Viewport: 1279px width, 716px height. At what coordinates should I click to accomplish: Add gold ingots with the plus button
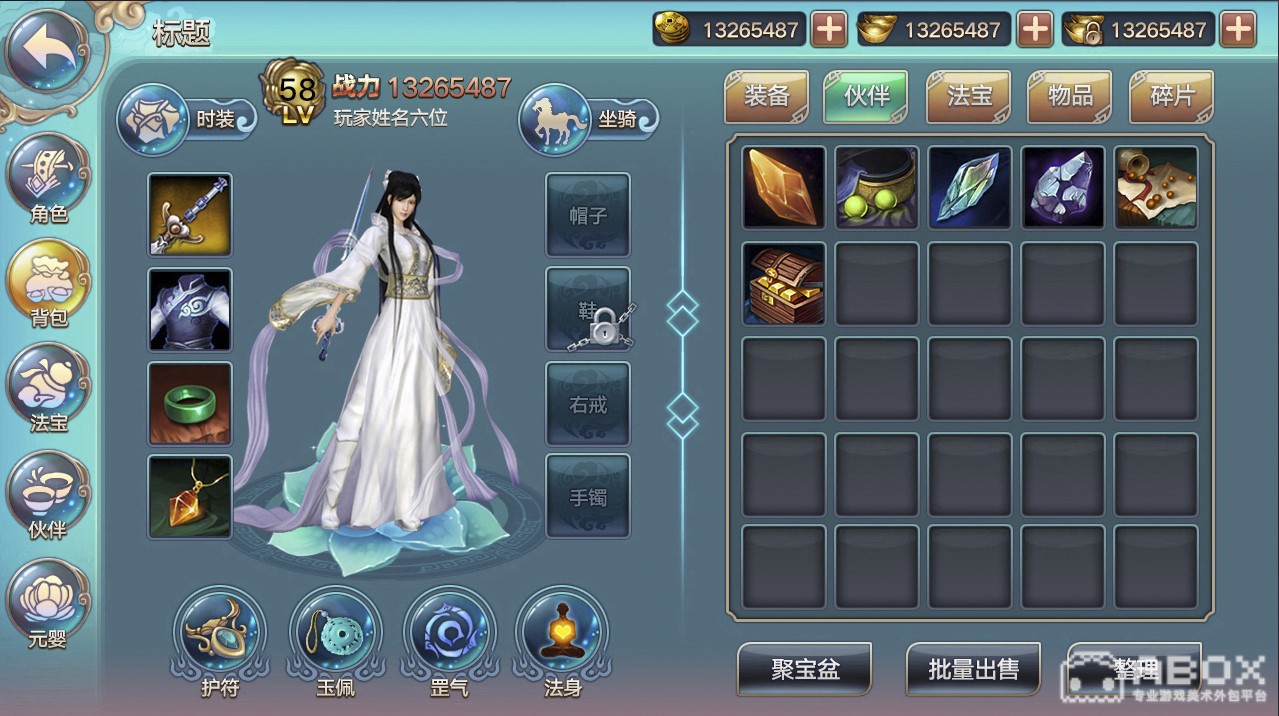(x=1034, y=30)
